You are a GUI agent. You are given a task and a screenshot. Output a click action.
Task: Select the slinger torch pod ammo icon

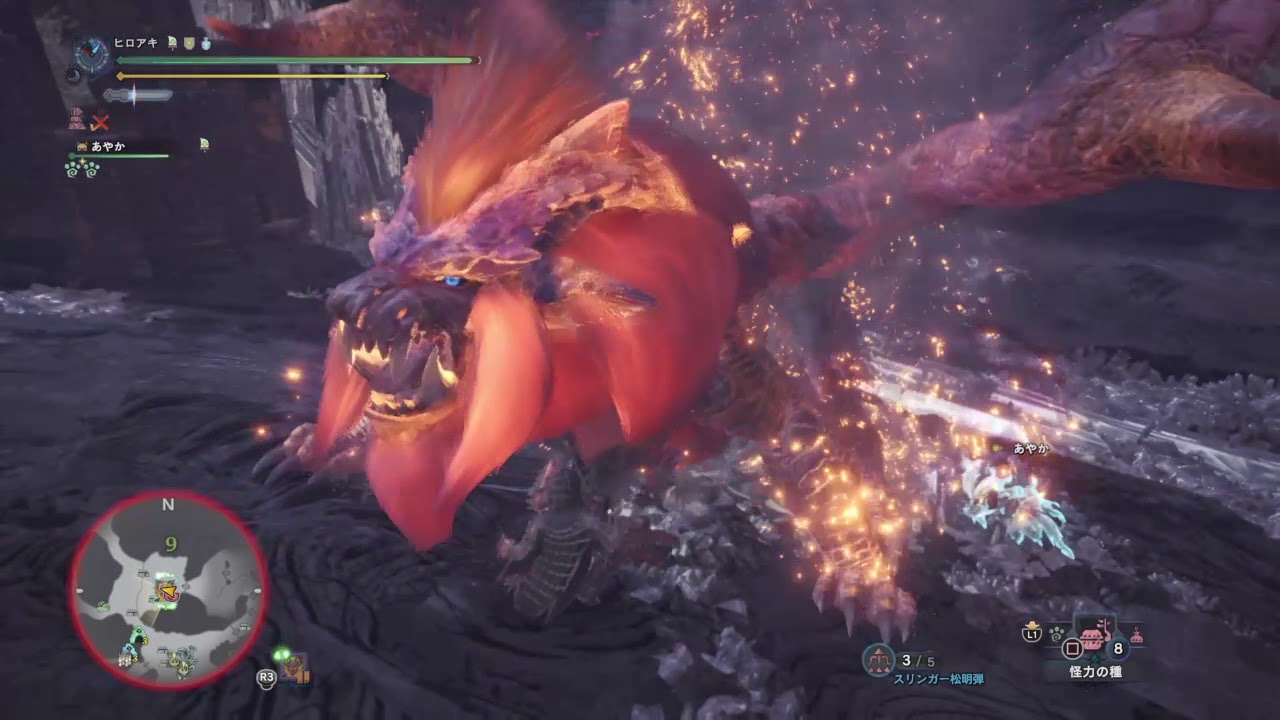(x=878, y=658)
